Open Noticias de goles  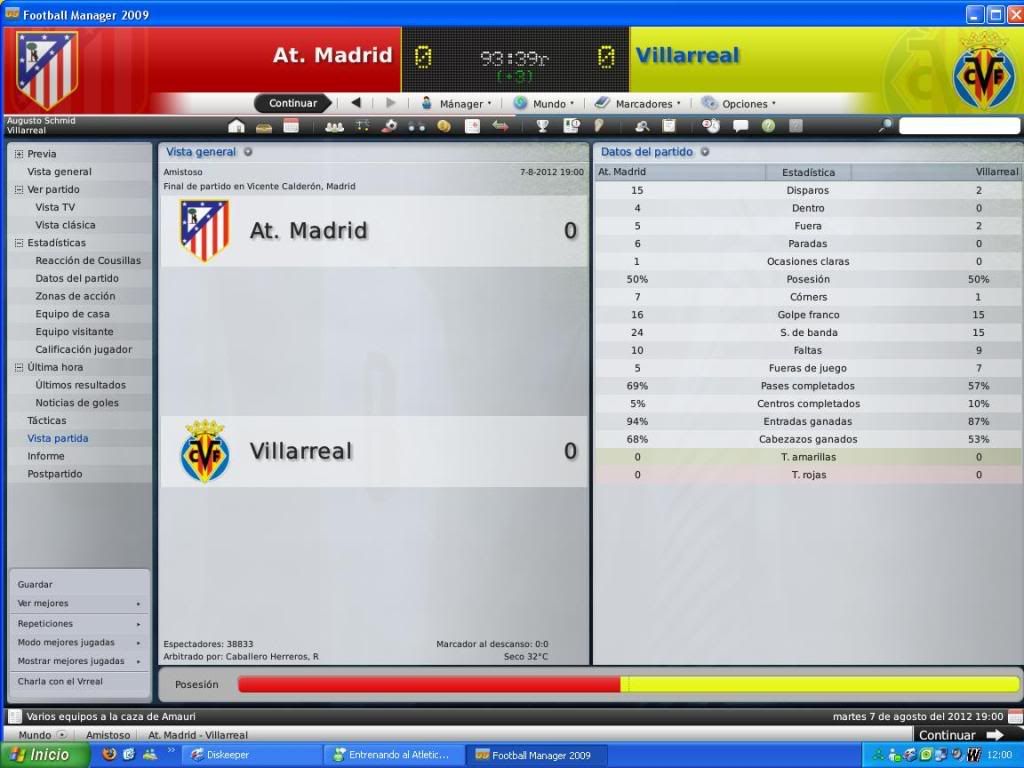click(77, 403)
